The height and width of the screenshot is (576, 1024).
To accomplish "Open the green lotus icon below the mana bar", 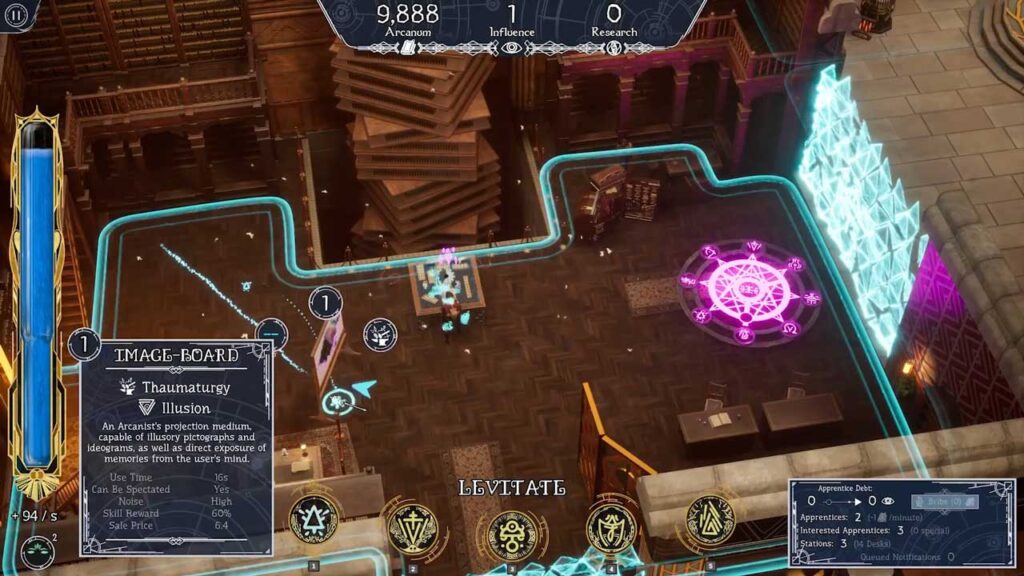I will 38,551.
